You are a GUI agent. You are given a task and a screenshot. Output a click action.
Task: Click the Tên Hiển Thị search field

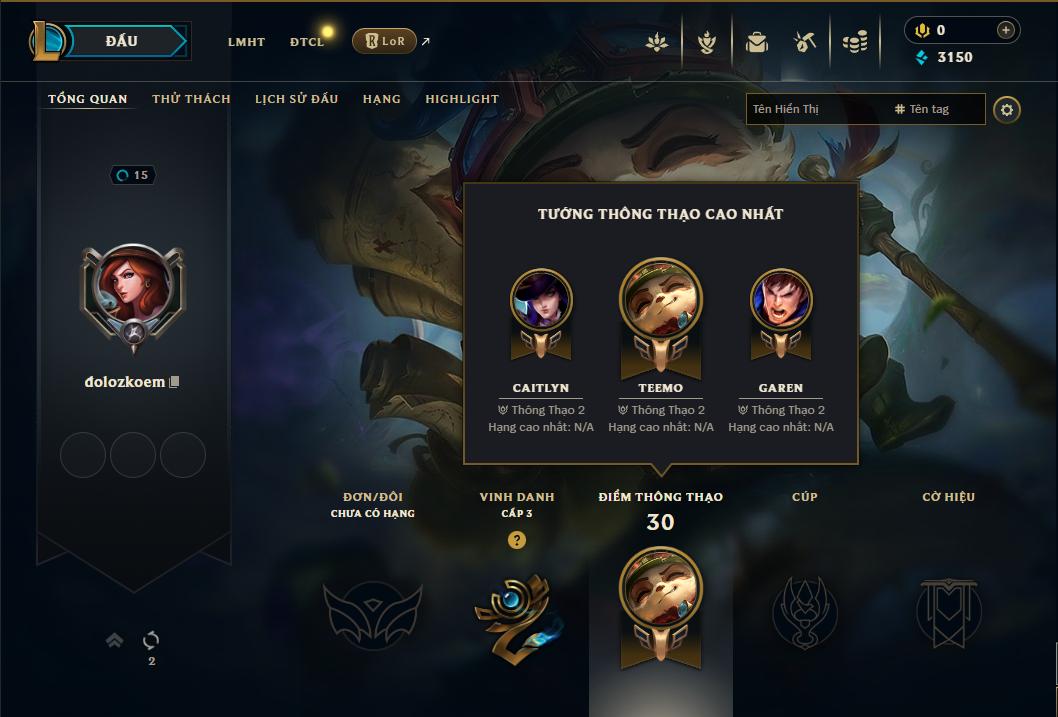pyautogui.click(x=815, y=109)
